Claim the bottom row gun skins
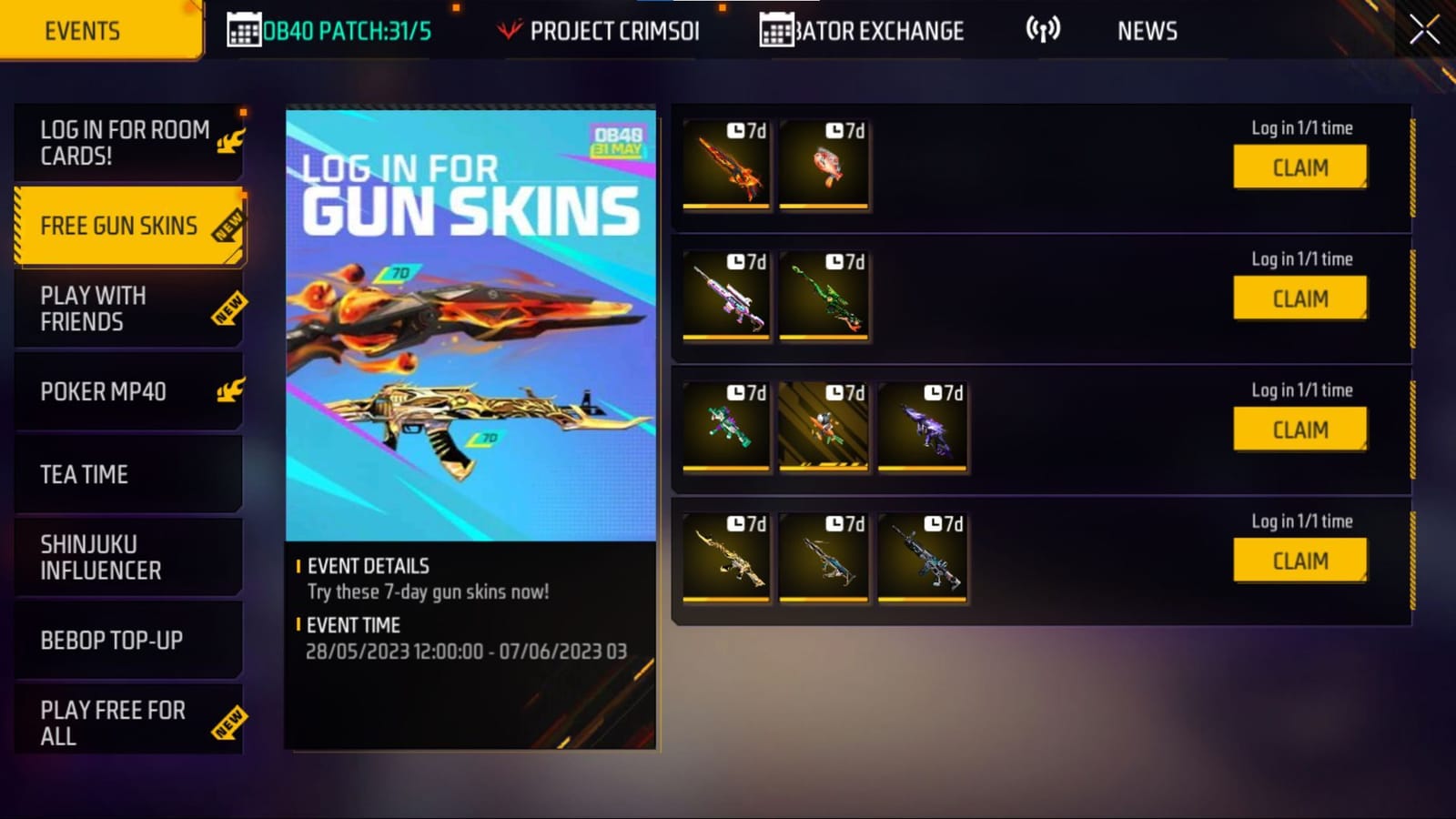 (1300, 561)
